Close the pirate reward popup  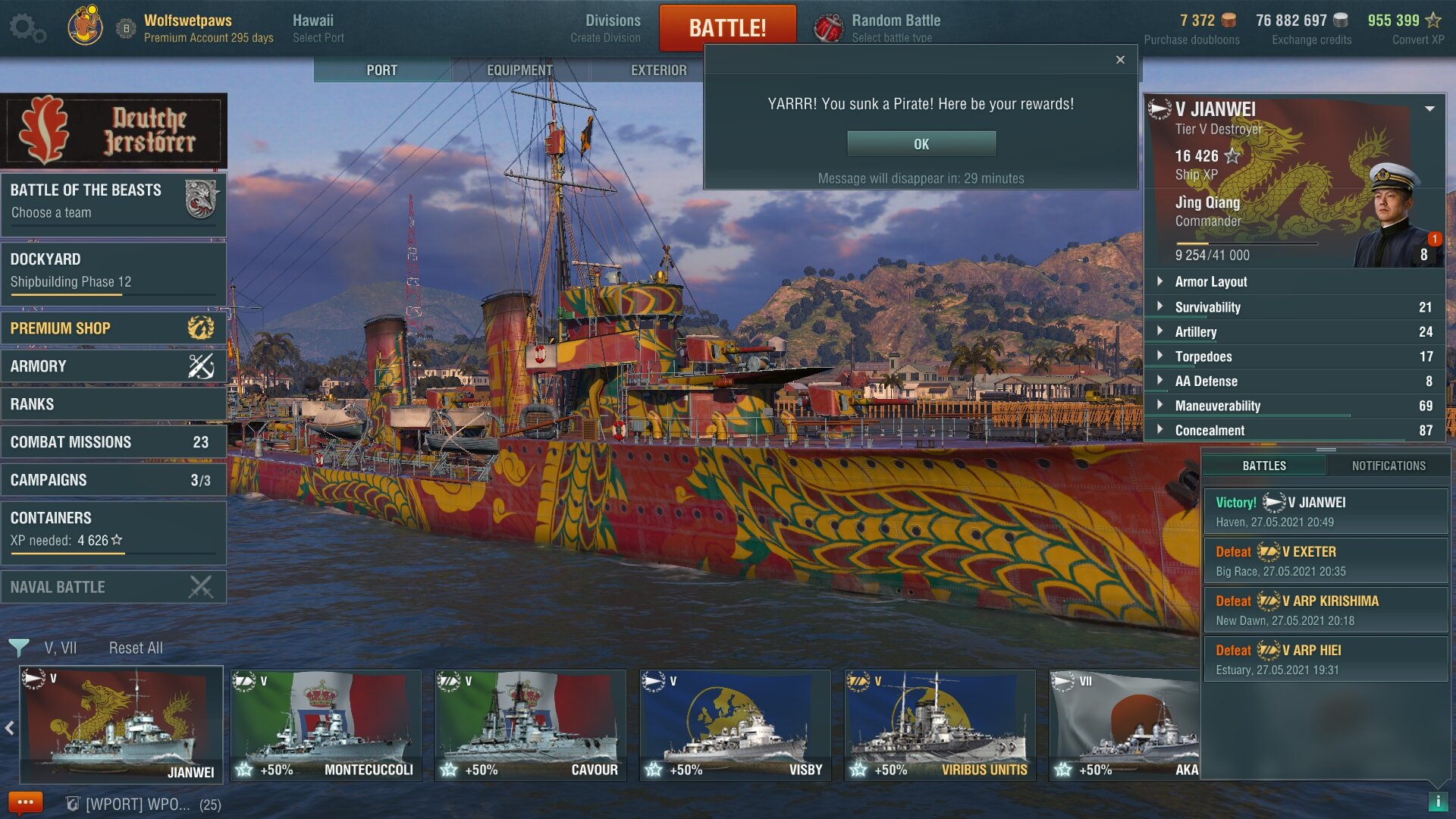(x=1120, y=60)
